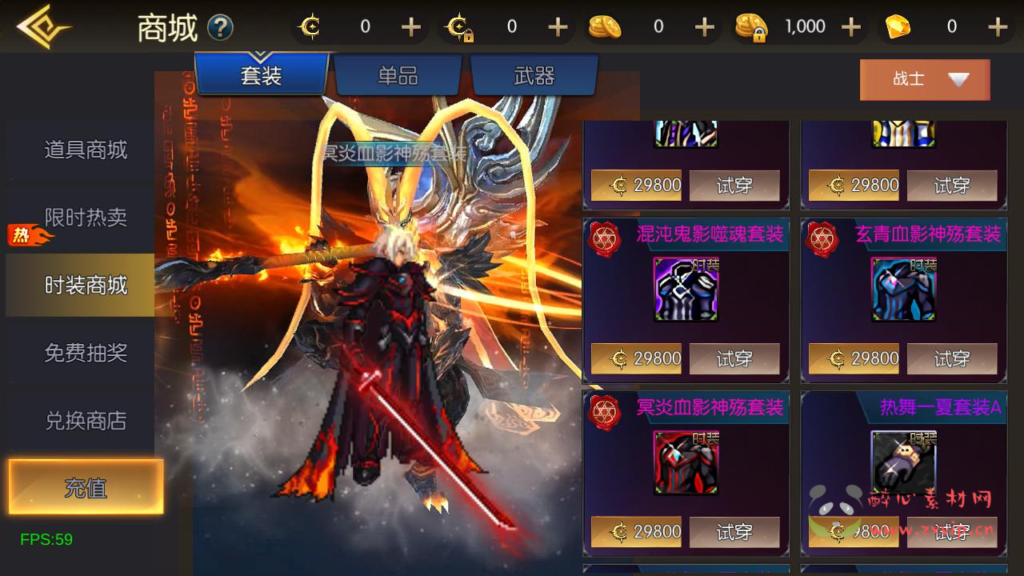The height and width of the screenshot is (576, 1024).
Task: Open the 道具商城 menu
Action: click(x=85, y=150)
